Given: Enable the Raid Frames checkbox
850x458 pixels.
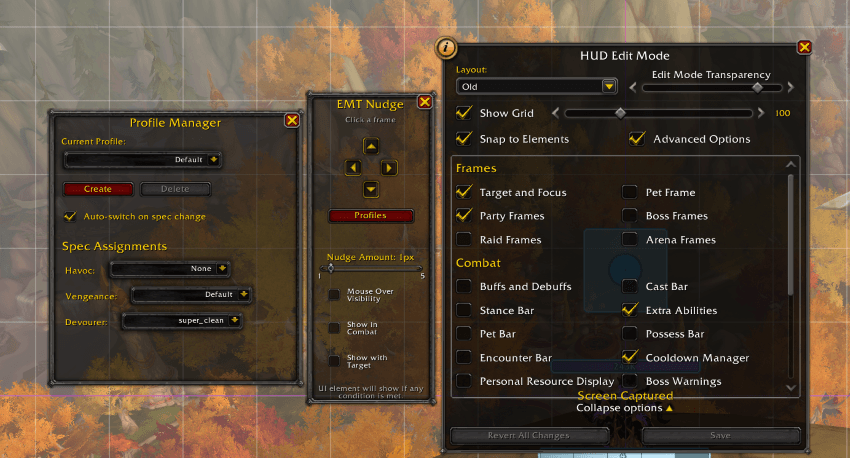Looking at the screenshot, I should [464, 239].
